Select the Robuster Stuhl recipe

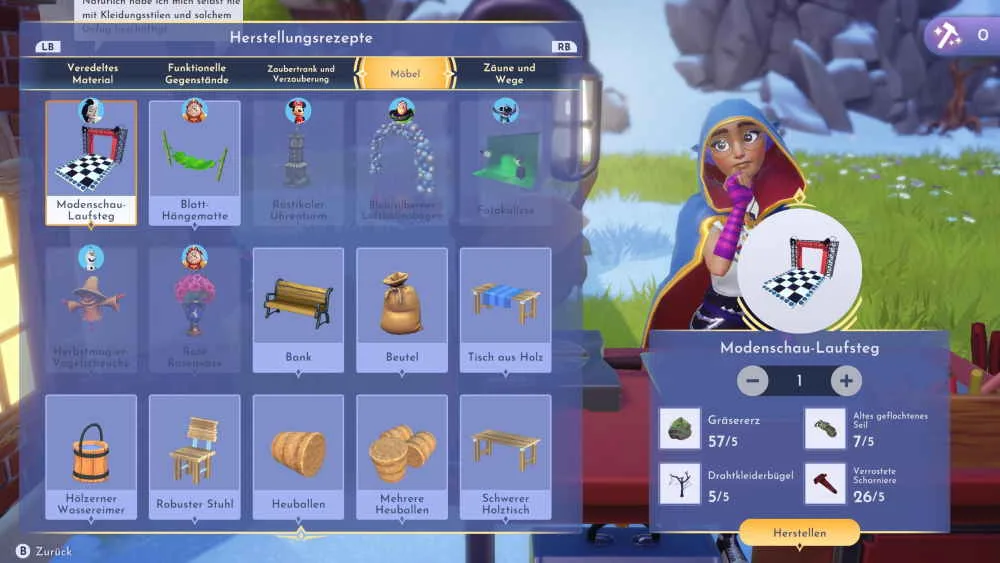point(195,457)
